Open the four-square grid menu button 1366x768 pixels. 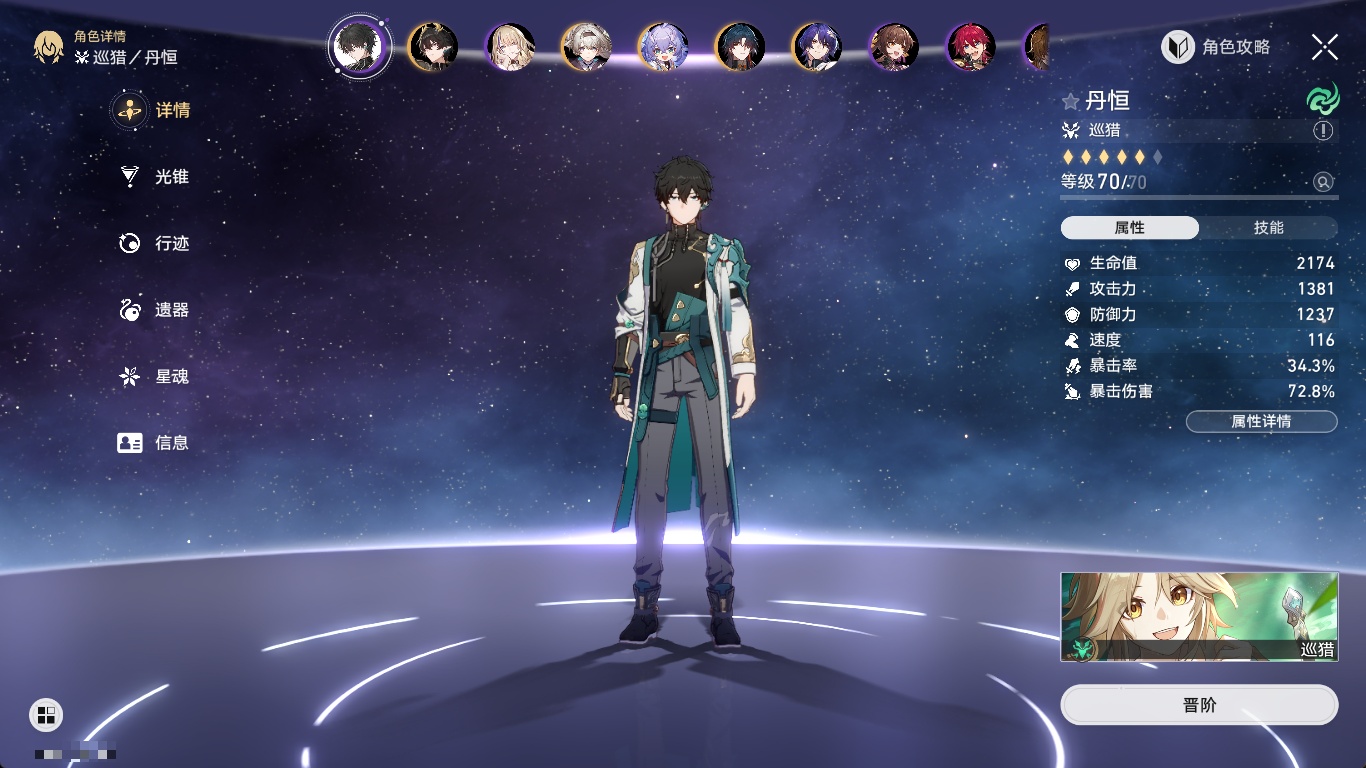46,714
